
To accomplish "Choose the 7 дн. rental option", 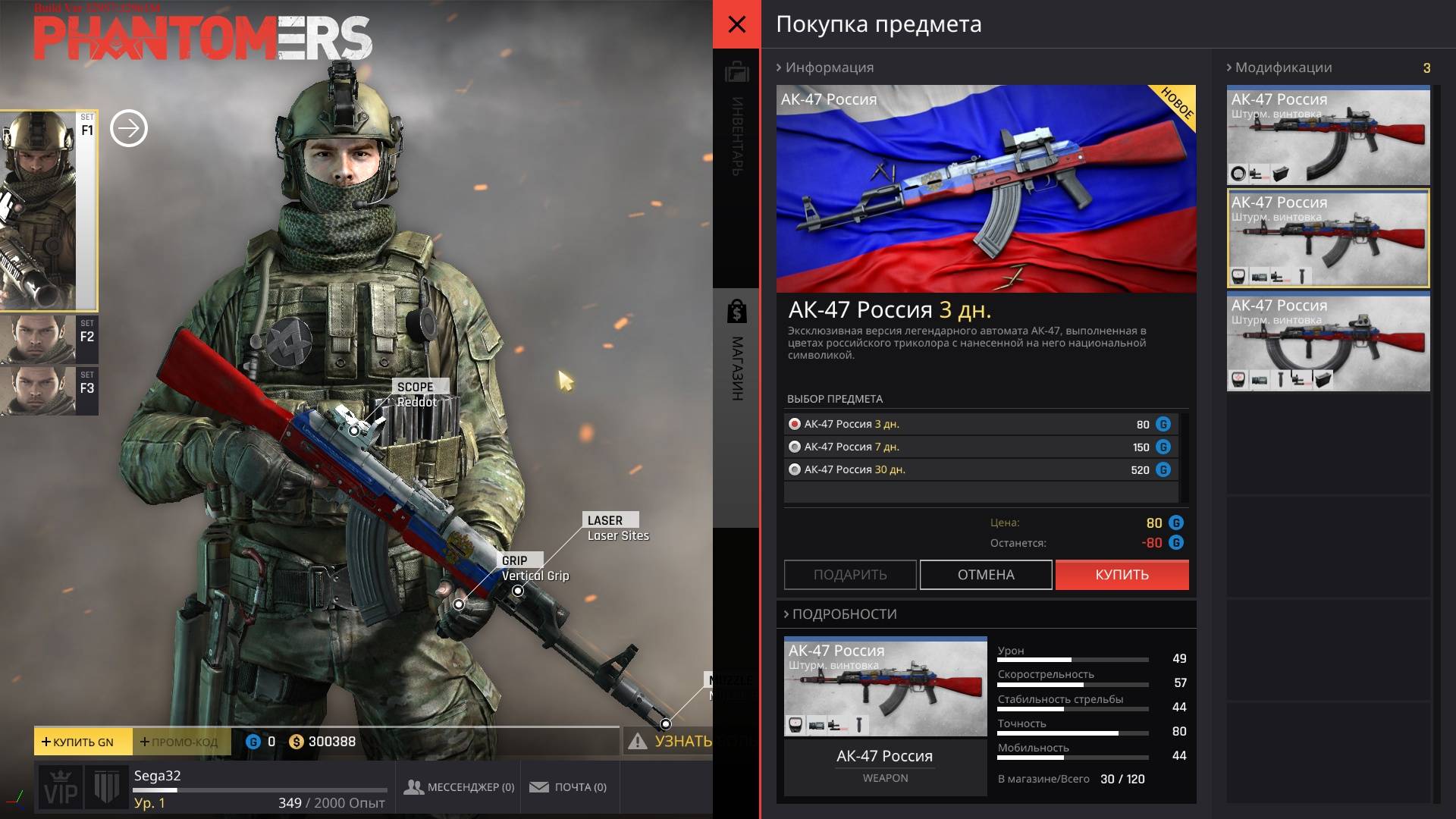I will click(x=795, y=447).
